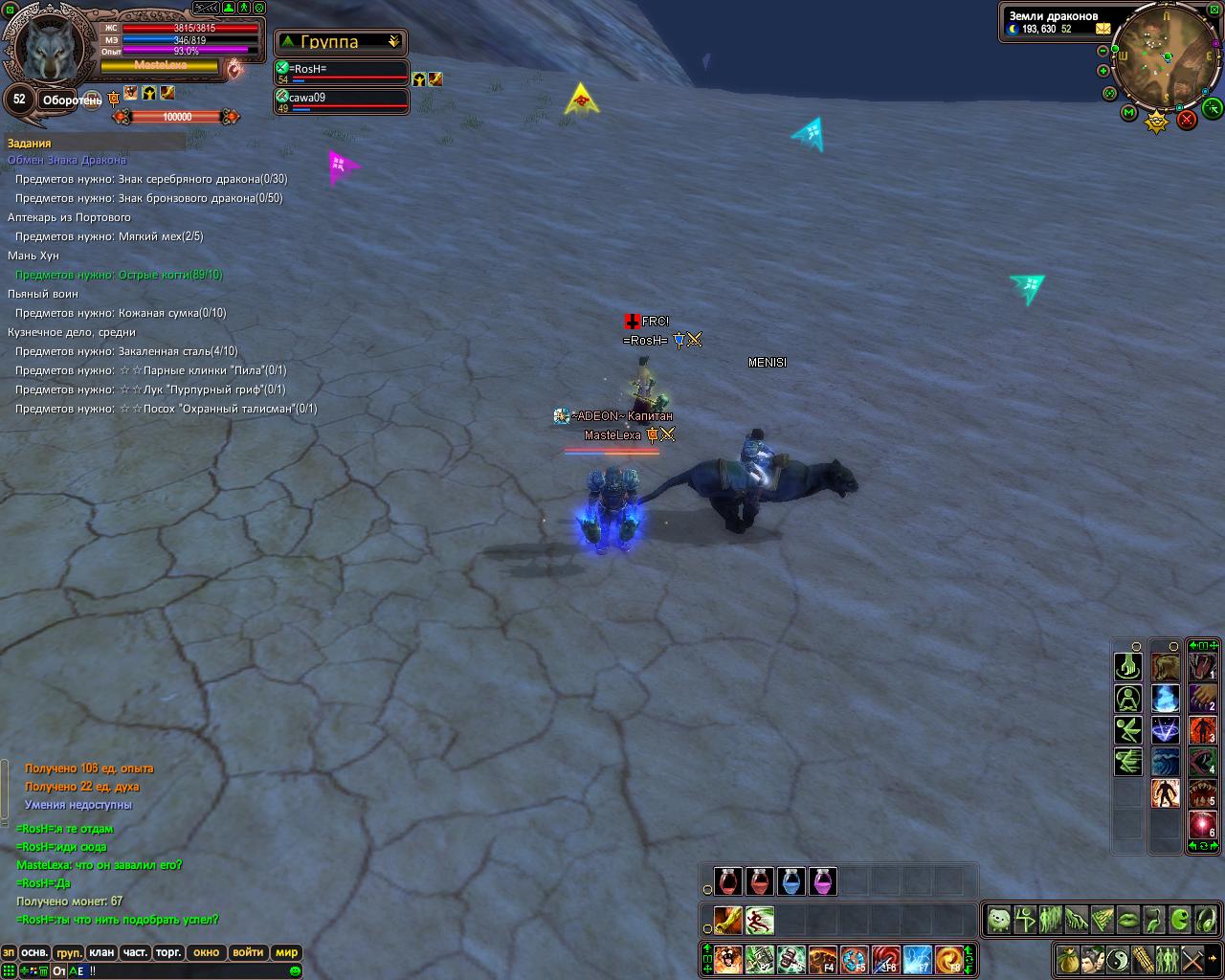Open the 'мир' world chat tab
This screenshot has height=980, width=1225.
pyautogui.click(x=286, y=953)
